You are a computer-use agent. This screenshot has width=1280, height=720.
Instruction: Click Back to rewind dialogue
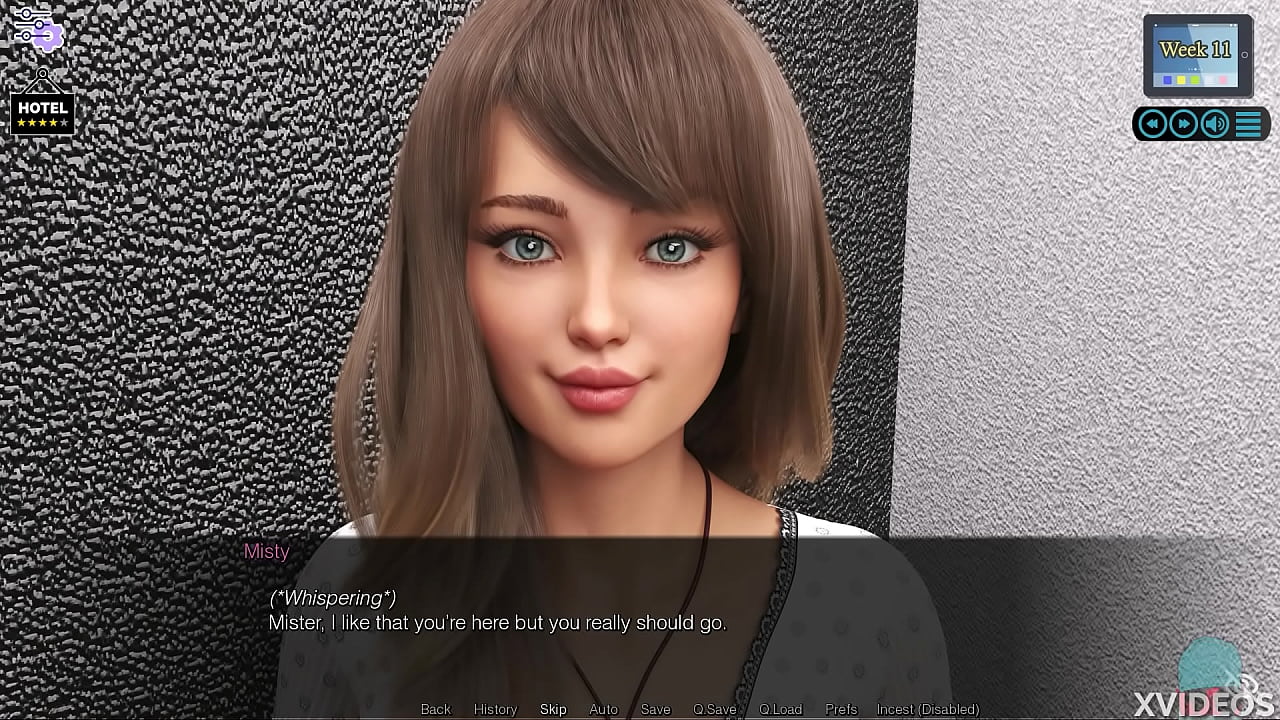435,708
